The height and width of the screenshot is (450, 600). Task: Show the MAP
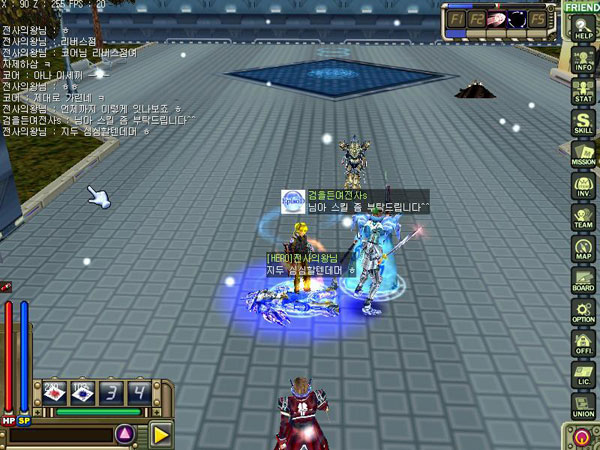point(581,249)
